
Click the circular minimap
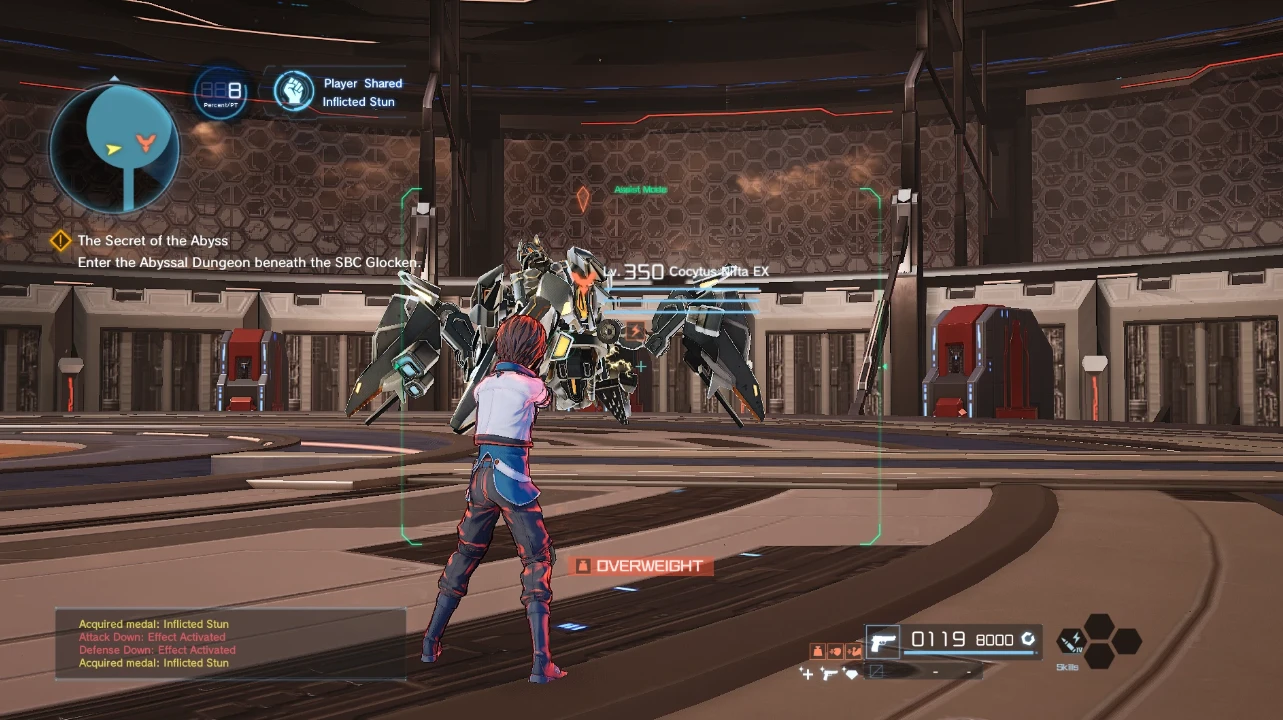(x=115, y=148)
